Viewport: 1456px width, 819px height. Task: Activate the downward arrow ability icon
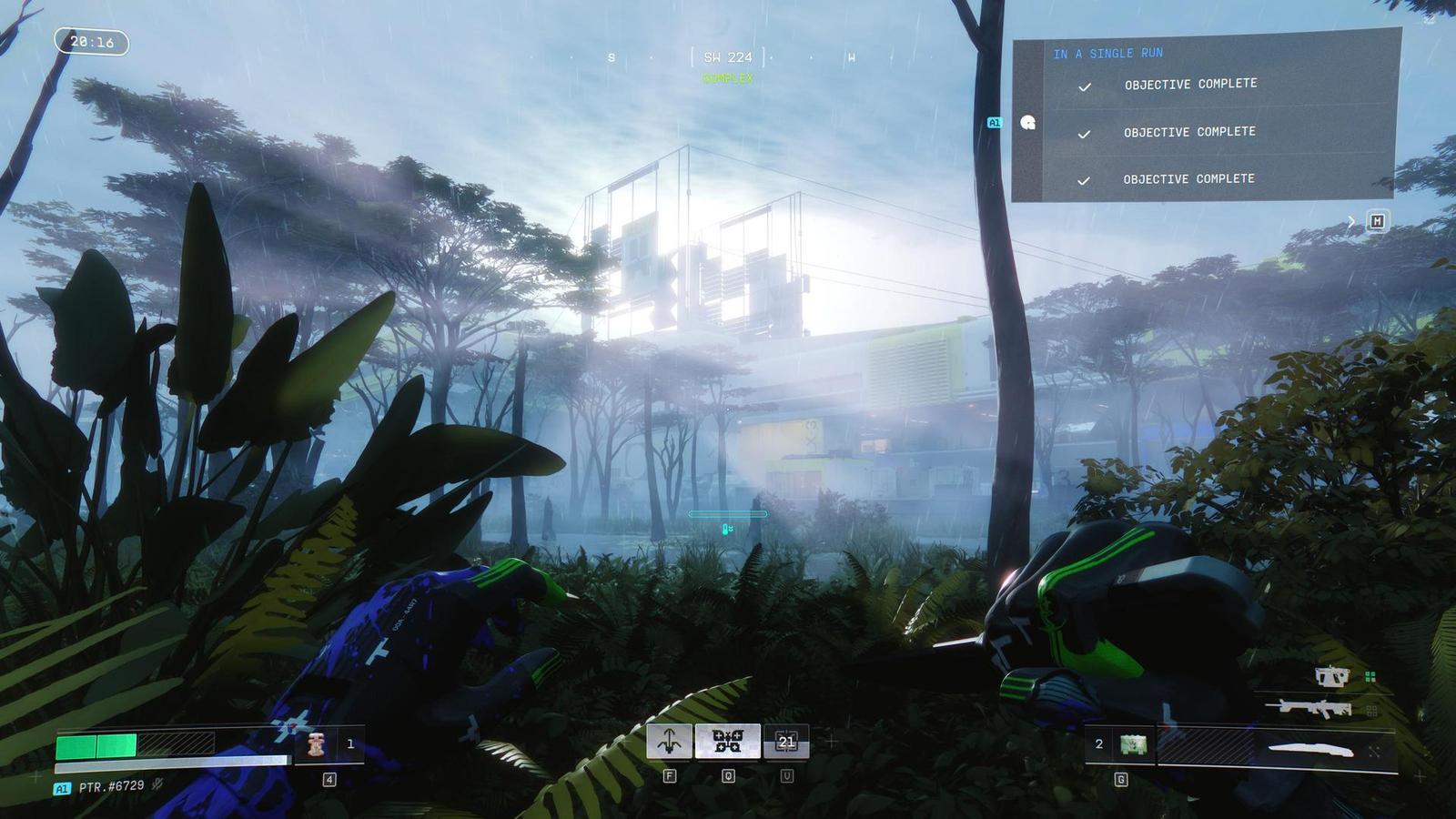pyautogui.click(x=669, y=742)
